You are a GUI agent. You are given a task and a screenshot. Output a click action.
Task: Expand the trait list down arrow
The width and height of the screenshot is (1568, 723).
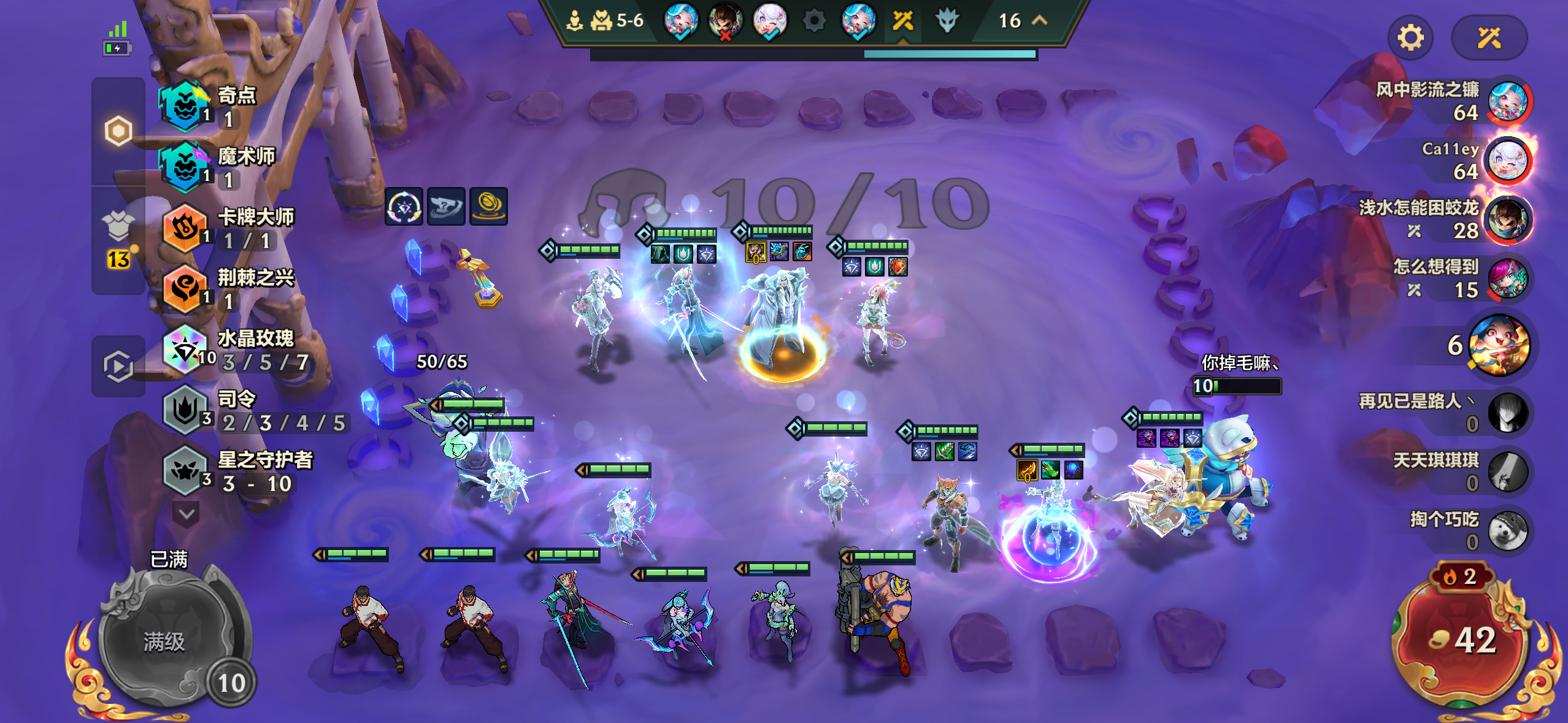(186, 514)
